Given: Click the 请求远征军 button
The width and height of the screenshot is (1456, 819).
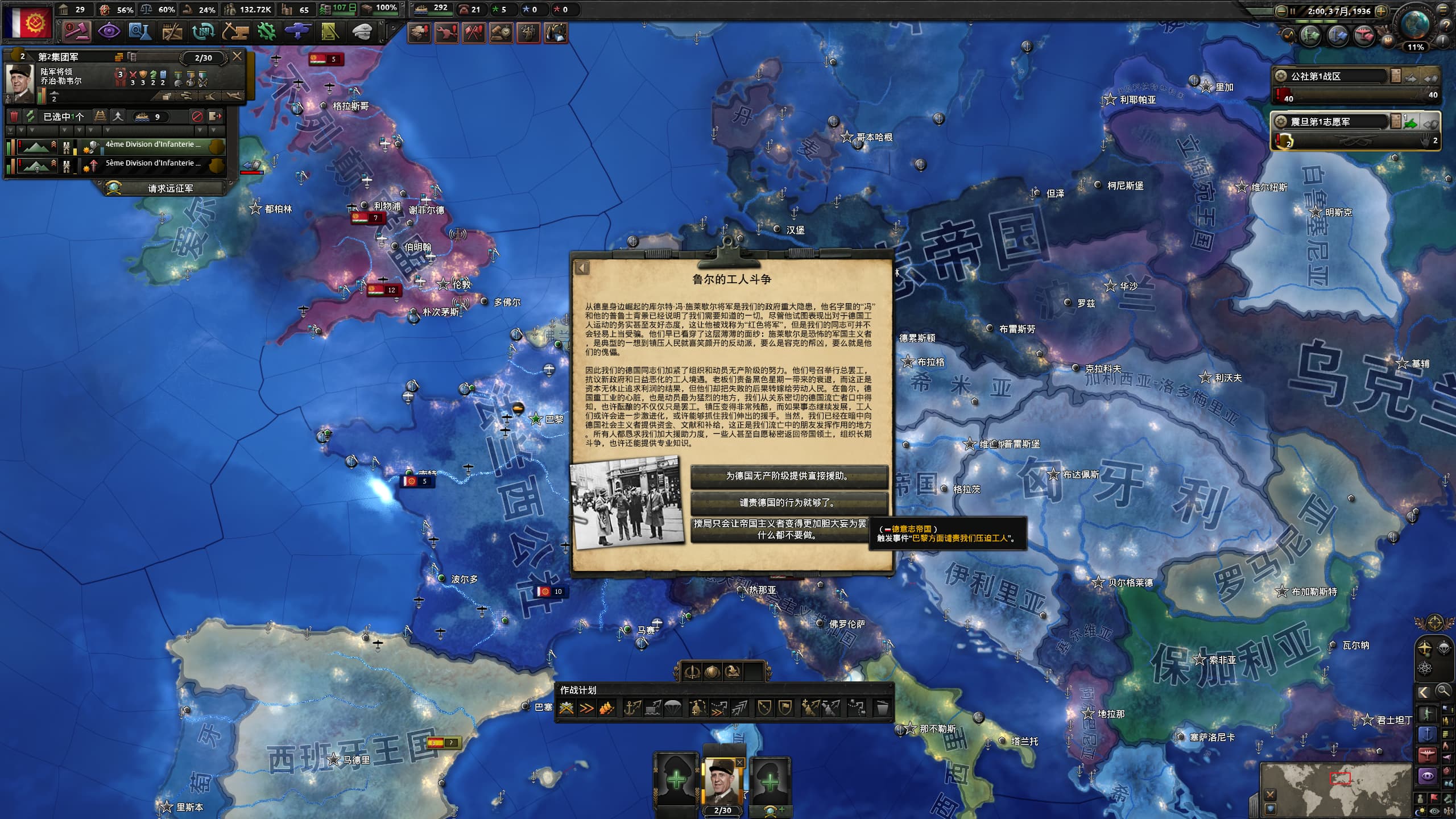Looking at the screenshot, I should (169, 188).
